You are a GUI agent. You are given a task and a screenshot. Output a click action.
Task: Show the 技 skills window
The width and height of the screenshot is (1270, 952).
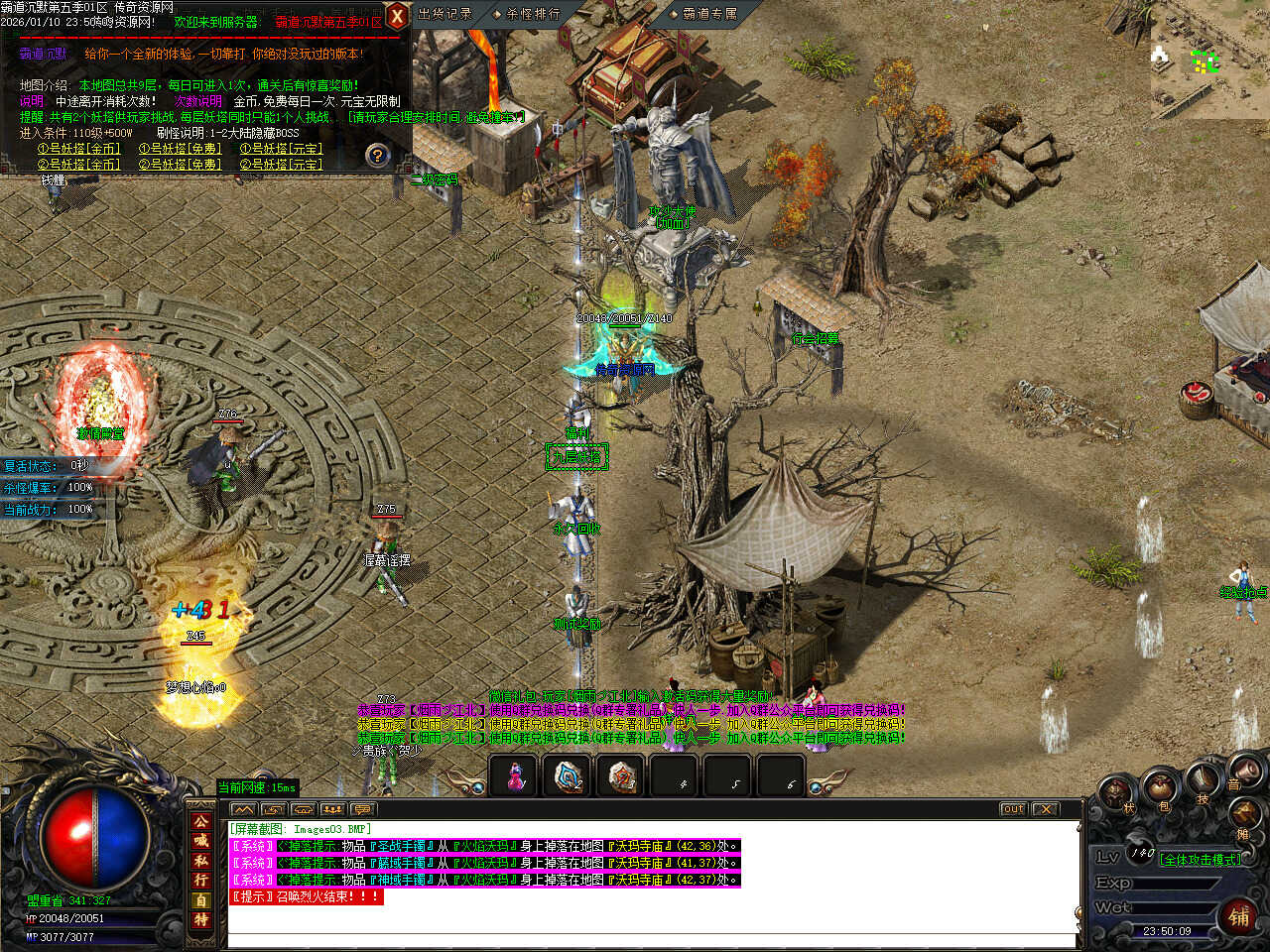click(x=1203, y=783)
